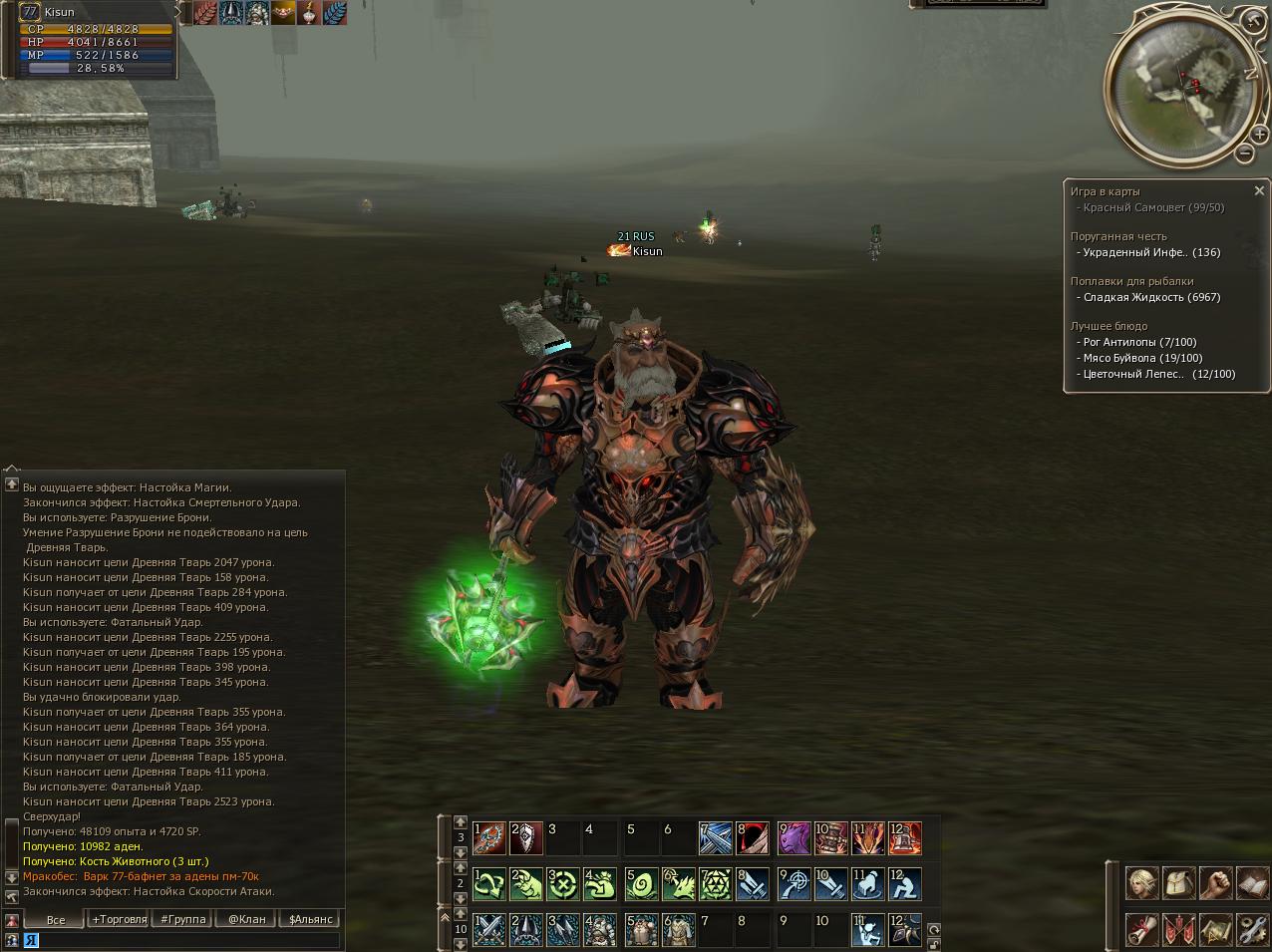Image resolution: width=1272 pixels, height=952 pixels.
Task: Open the inventory backpack icon
Action: click(x=1178, y=883)
